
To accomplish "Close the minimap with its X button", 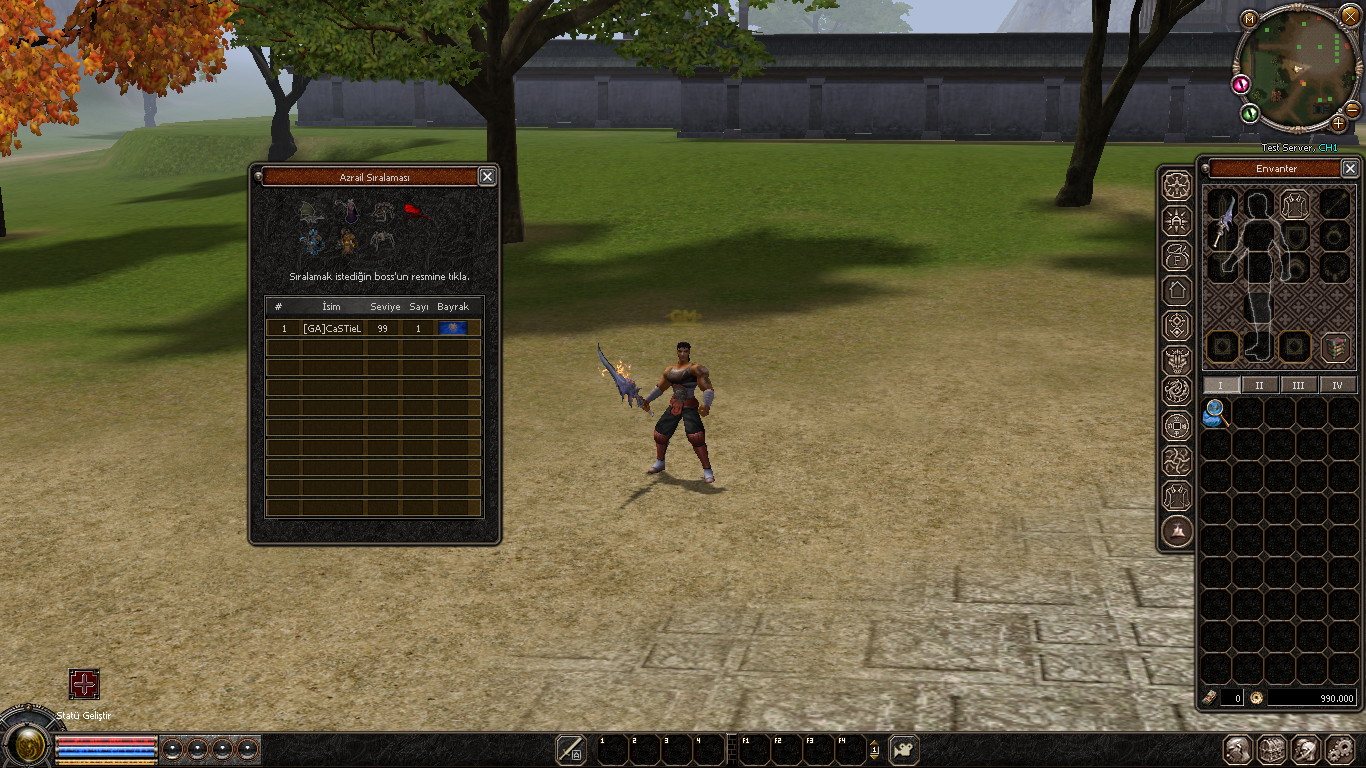I will coord(1350,17).
